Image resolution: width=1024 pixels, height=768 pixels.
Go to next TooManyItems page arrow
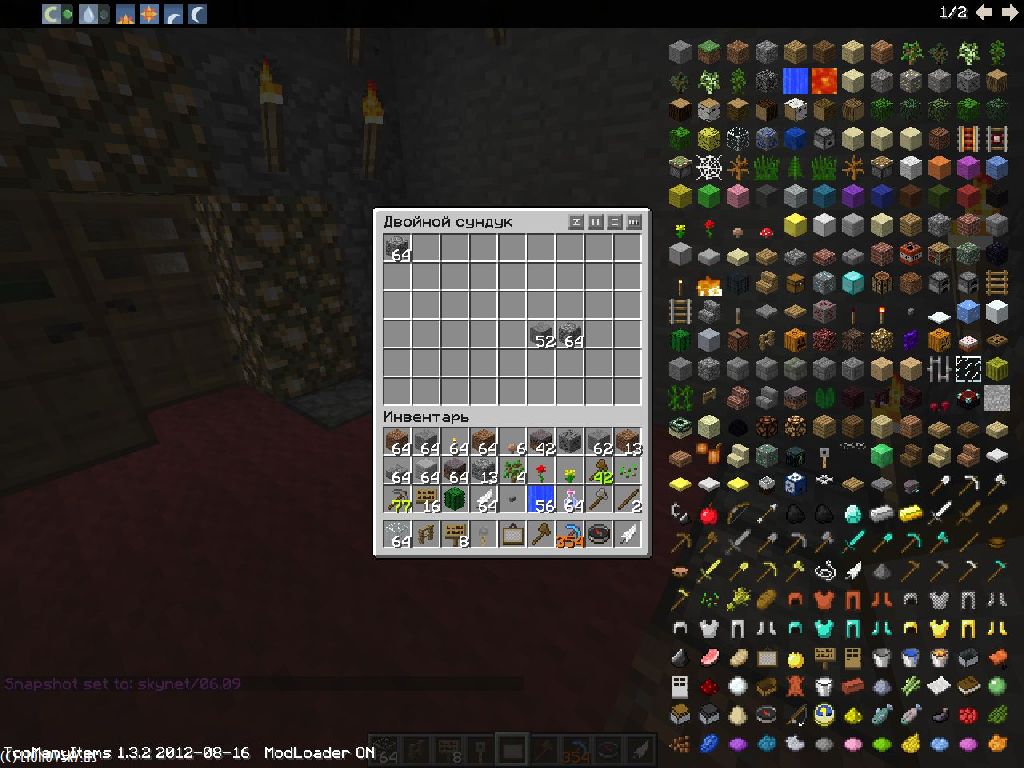1009,12
